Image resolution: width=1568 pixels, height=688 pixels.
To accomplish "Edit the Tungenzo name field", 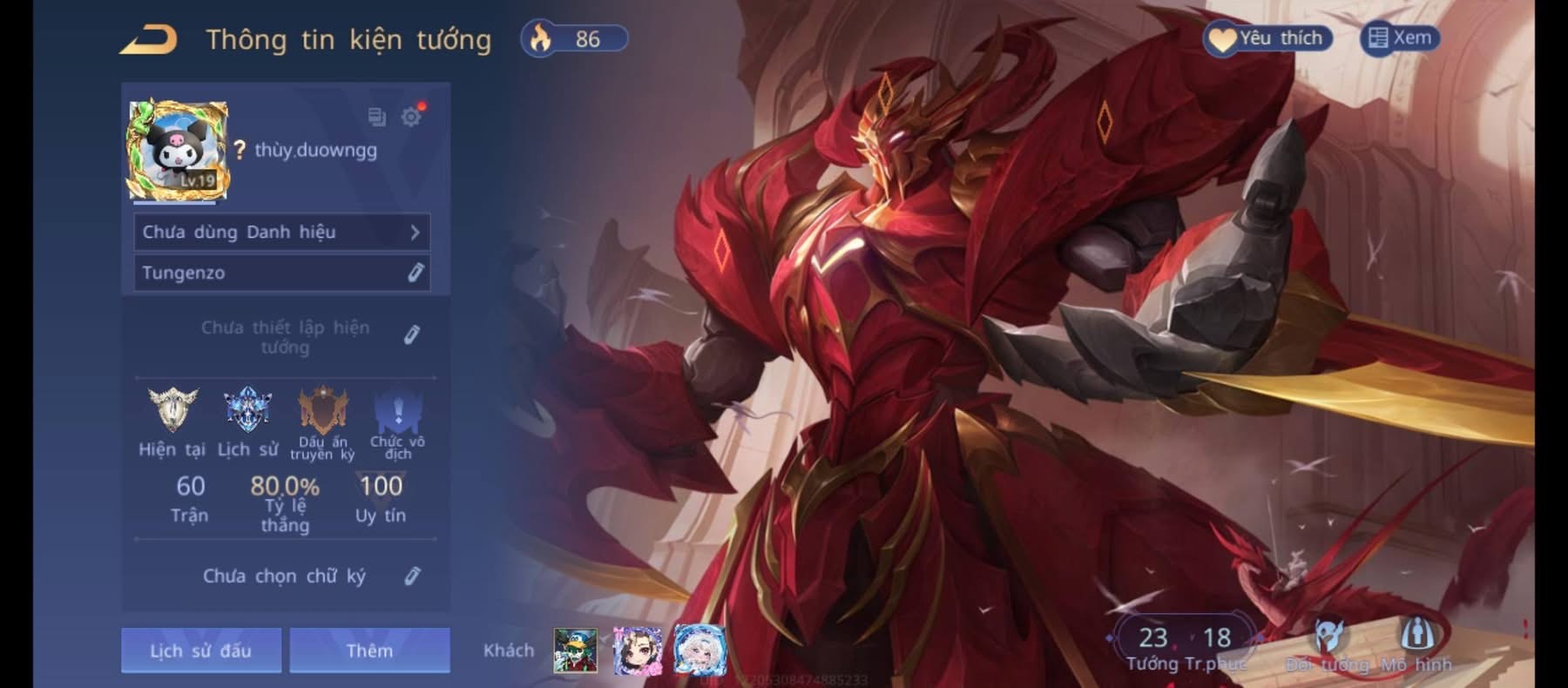I will pyautogui.click(x=415, y=273).
